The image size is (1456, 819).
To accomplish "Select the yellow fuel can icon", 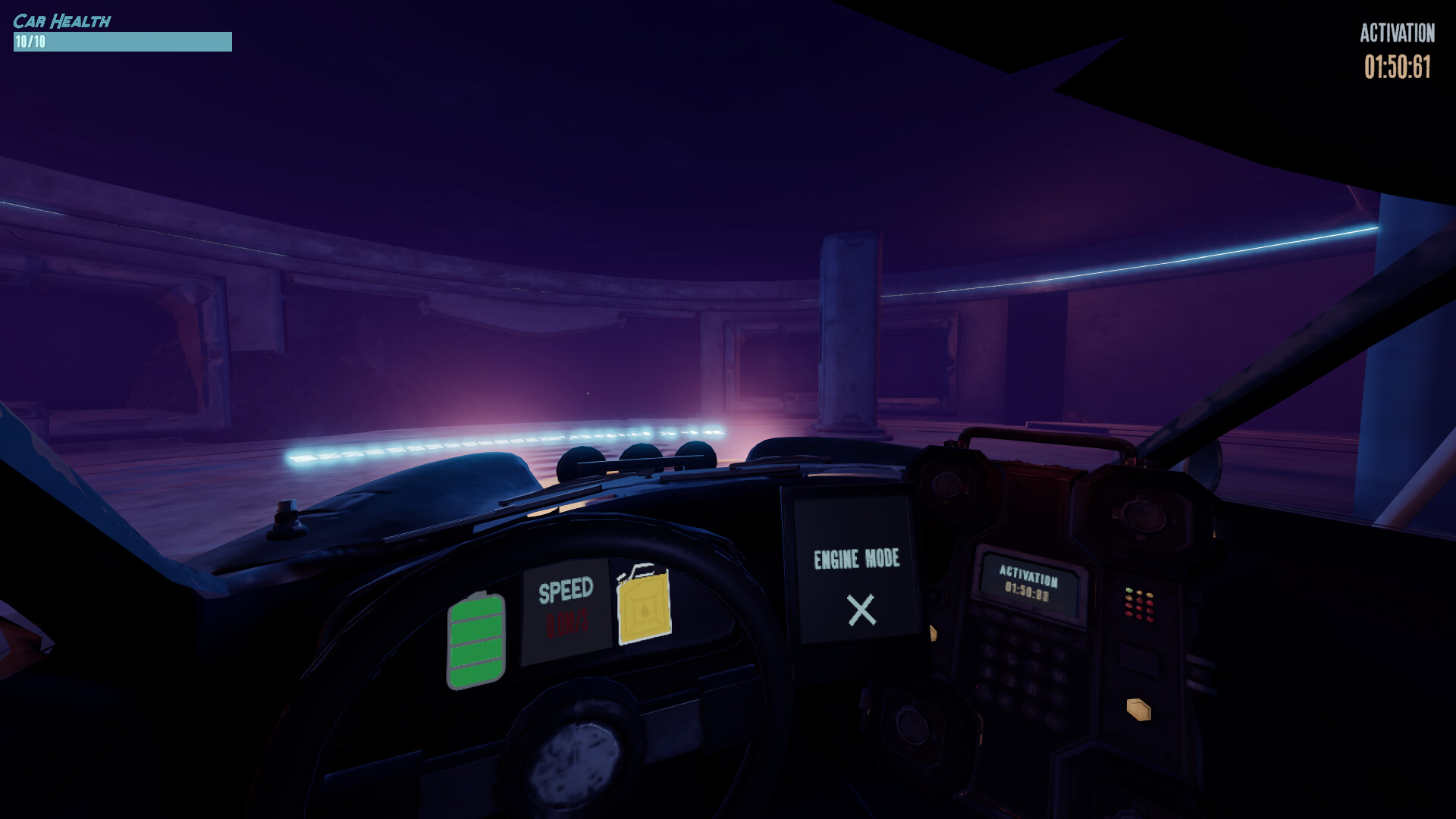I will (x=644, y=605).
